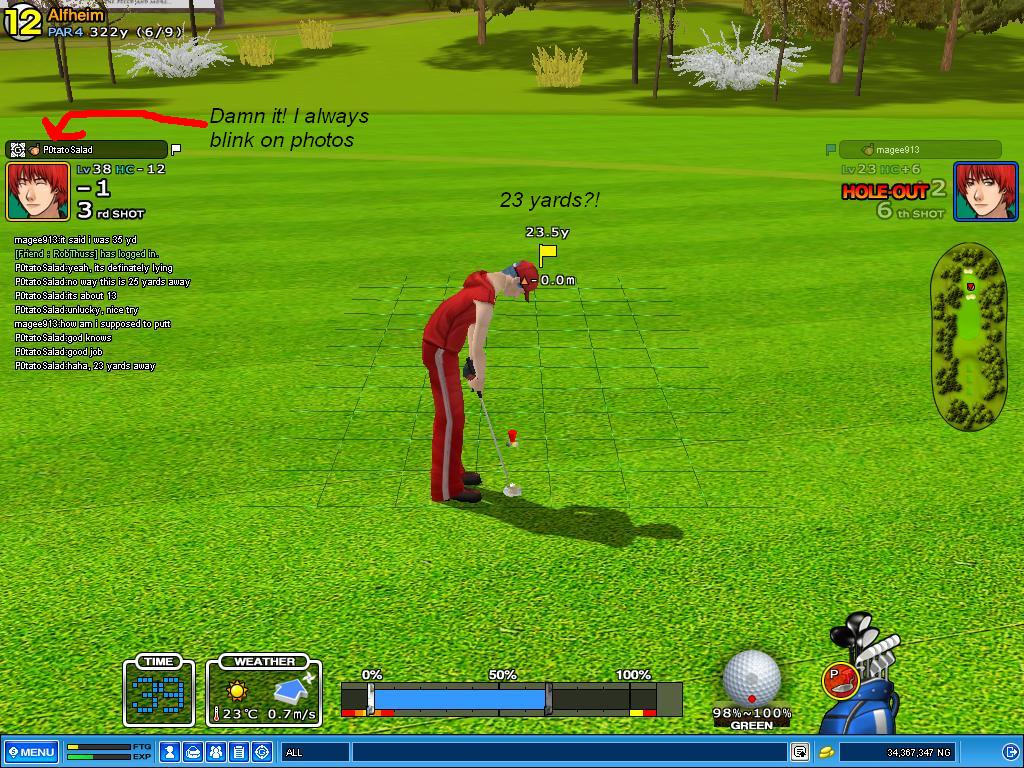
Task: Click the crosshair G icon in the toolbar
Action: tap(262, 752)
